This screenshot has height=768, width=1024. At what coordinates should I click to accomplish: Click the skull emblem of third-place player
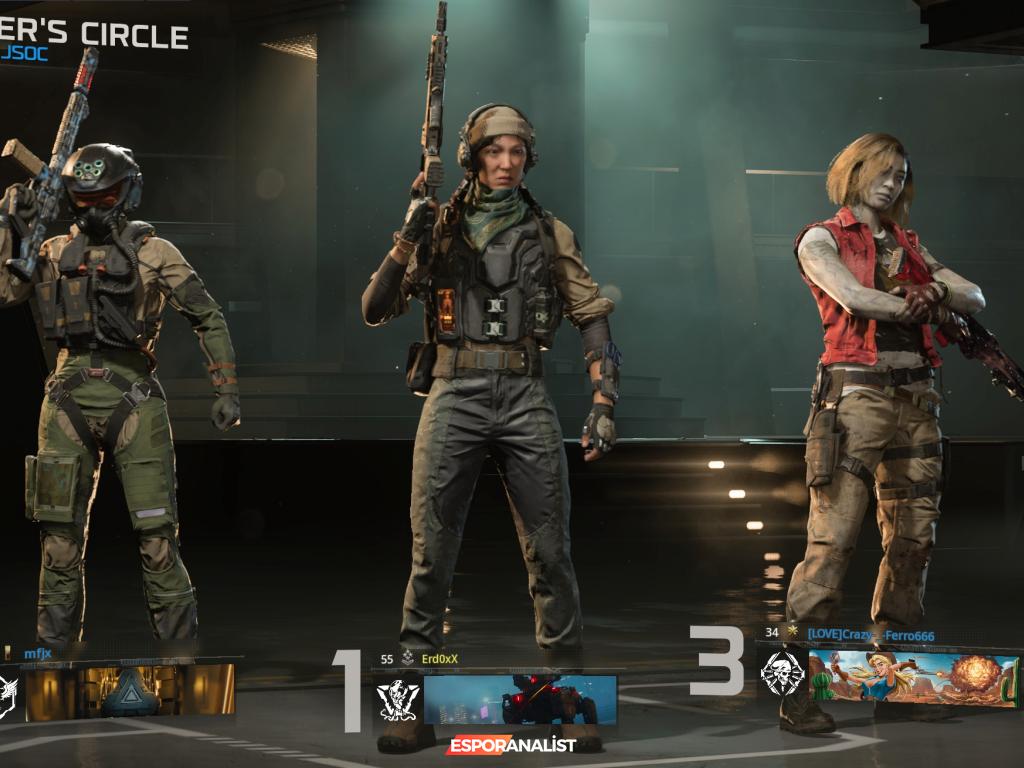pyautogui.click(x=780, y=675)
